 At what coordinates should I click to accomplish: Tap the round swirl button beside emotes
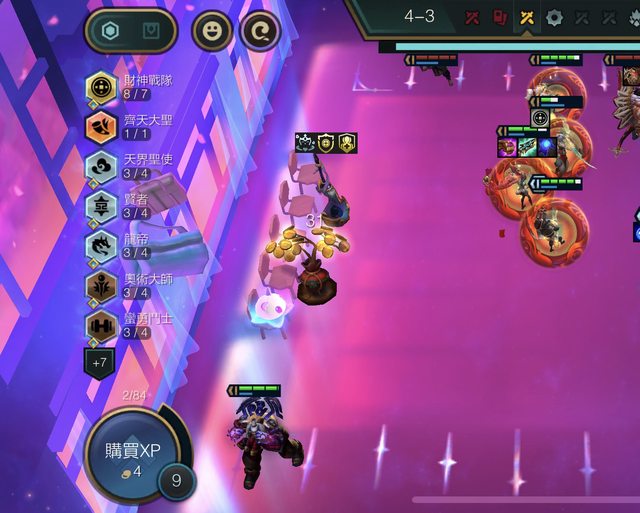click(x=261, y=30)
